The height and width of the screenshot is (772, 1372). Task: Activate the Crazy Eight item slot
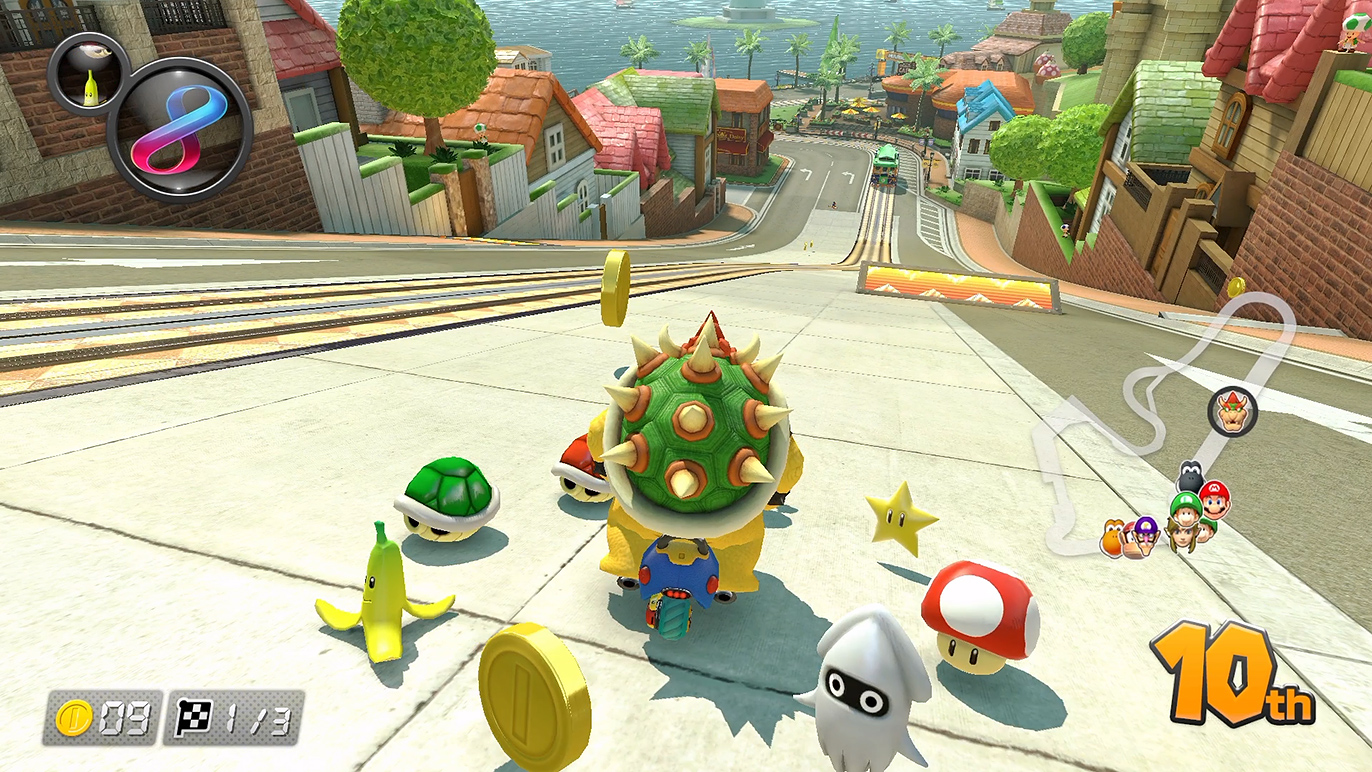click(179, 129)
